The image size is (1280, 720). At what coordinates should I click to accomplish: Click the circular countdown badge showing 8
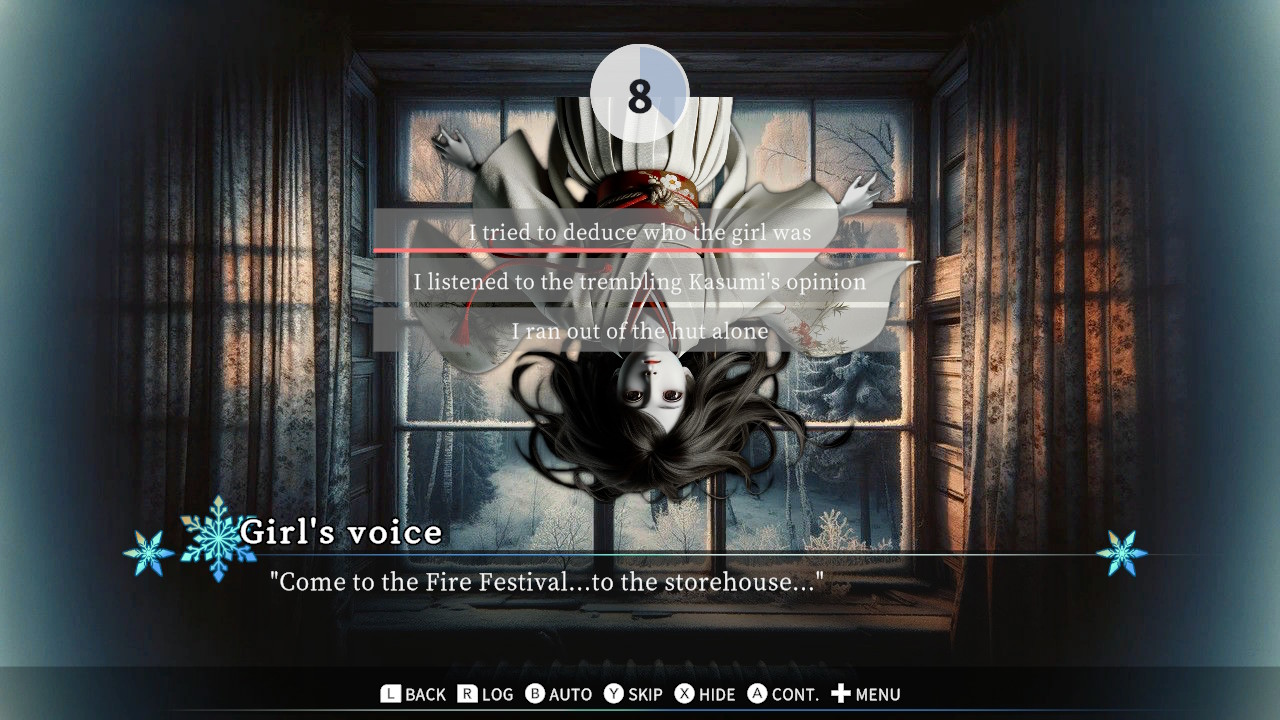pyautogui.click(x=640, y=92)
